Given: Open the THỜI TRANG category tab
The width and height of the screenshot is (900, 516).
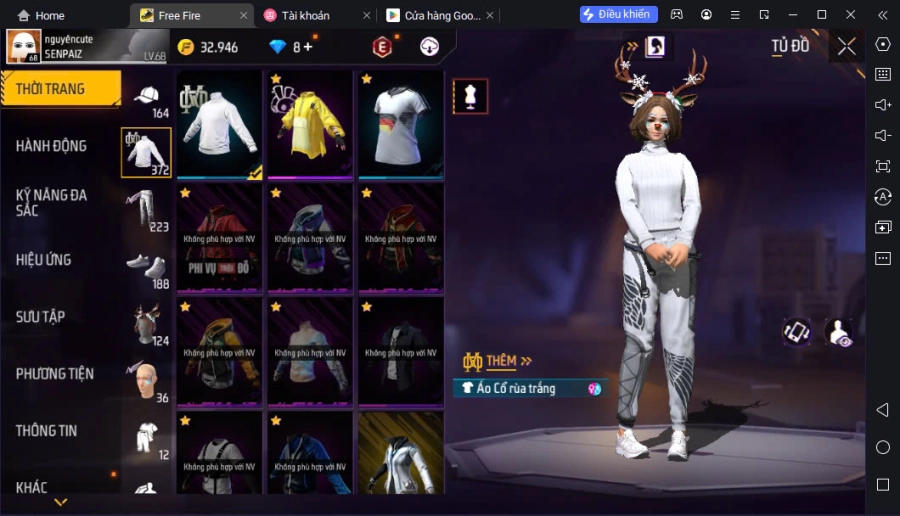Looking at the screenshot, I should click(x=60, y=89).
